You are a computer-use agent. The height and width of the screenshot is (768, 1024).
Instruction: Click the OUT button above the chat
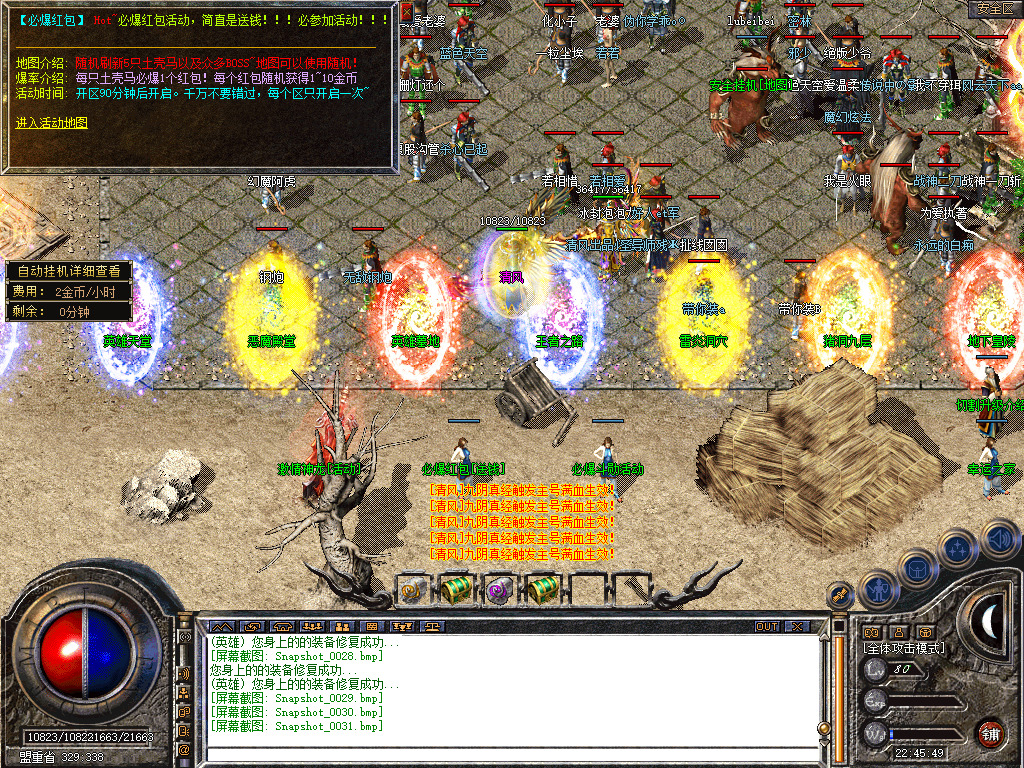tap(767, 626)
